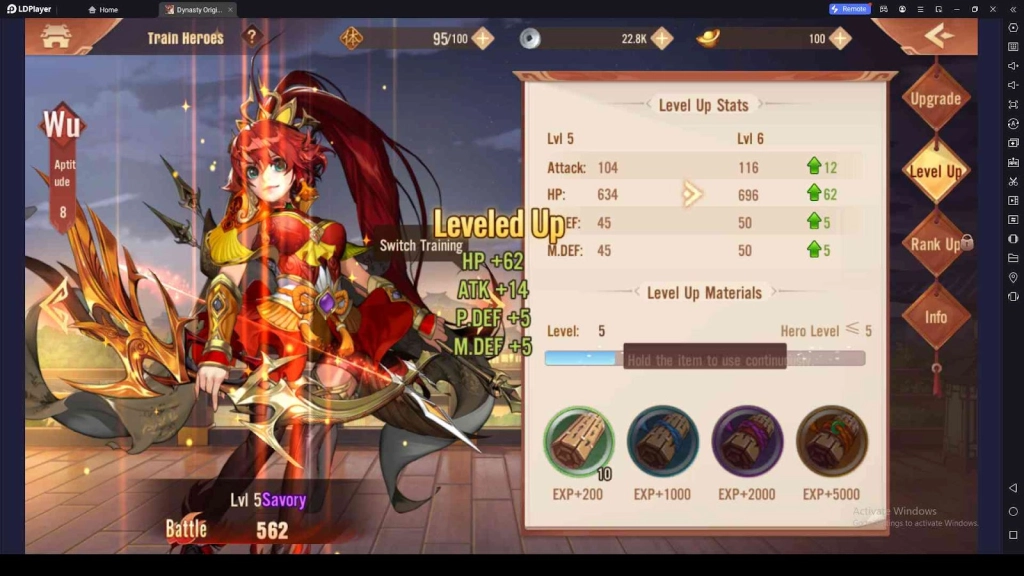Open the Train Heroes help question mark

click(x=252, y=37)
